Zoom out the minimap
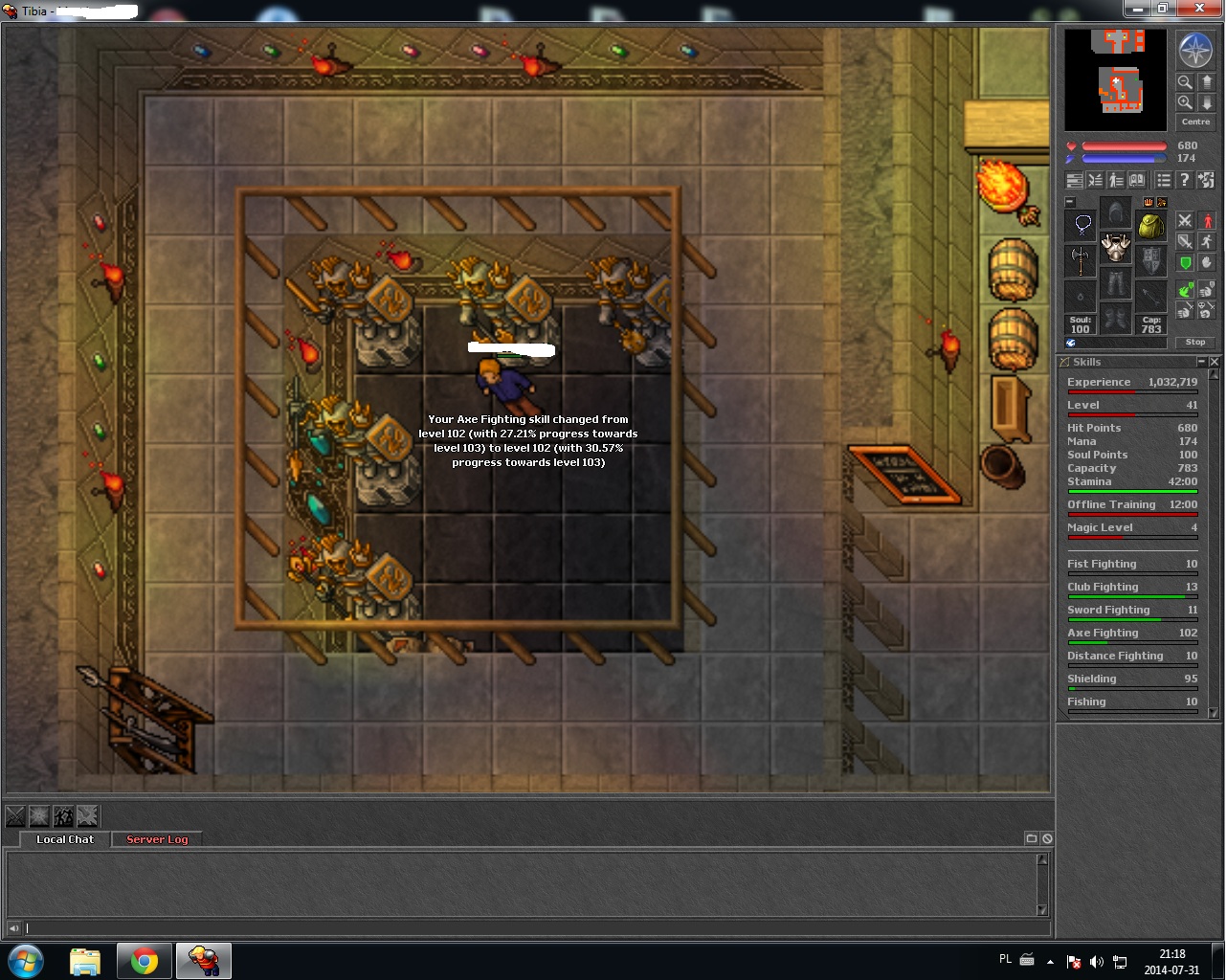The height and width of the screenshot is (980, 1227). coord(1185,83)
